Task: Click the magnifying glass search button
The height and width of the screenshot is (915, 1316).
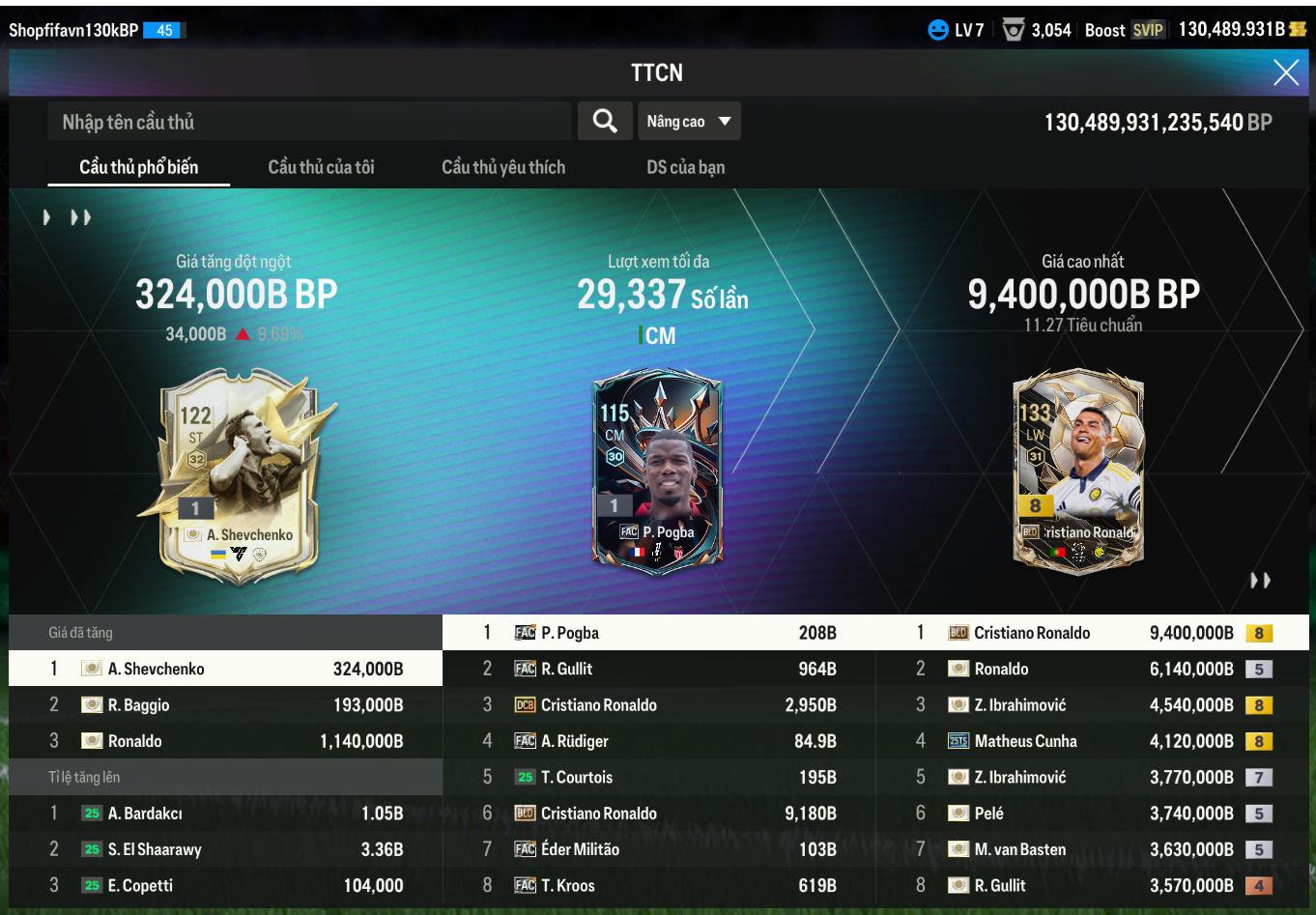Action: (x=605, y=122)
